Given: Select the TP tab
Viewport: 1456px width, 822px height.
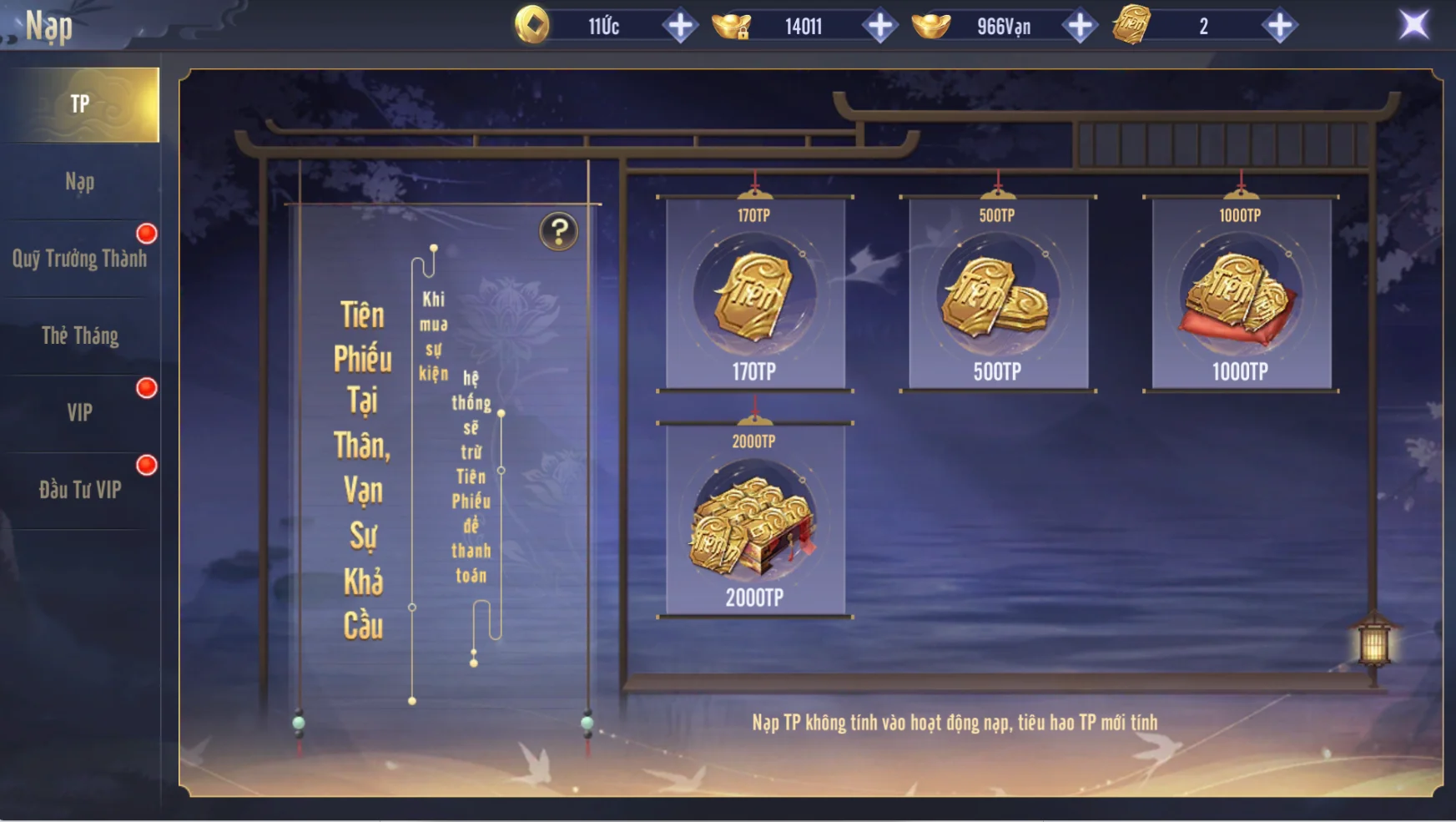Looking at the screenshot, I should coord(80,104).
